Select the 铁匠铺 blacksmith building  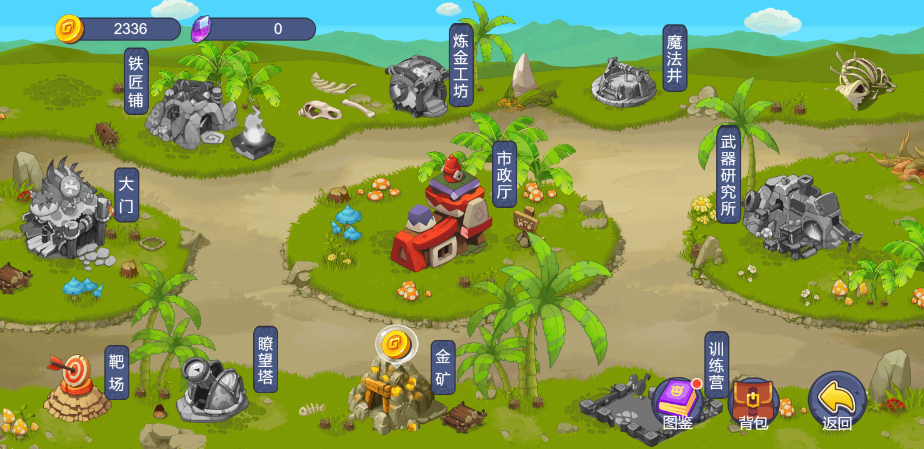click(x=190, y=112)
